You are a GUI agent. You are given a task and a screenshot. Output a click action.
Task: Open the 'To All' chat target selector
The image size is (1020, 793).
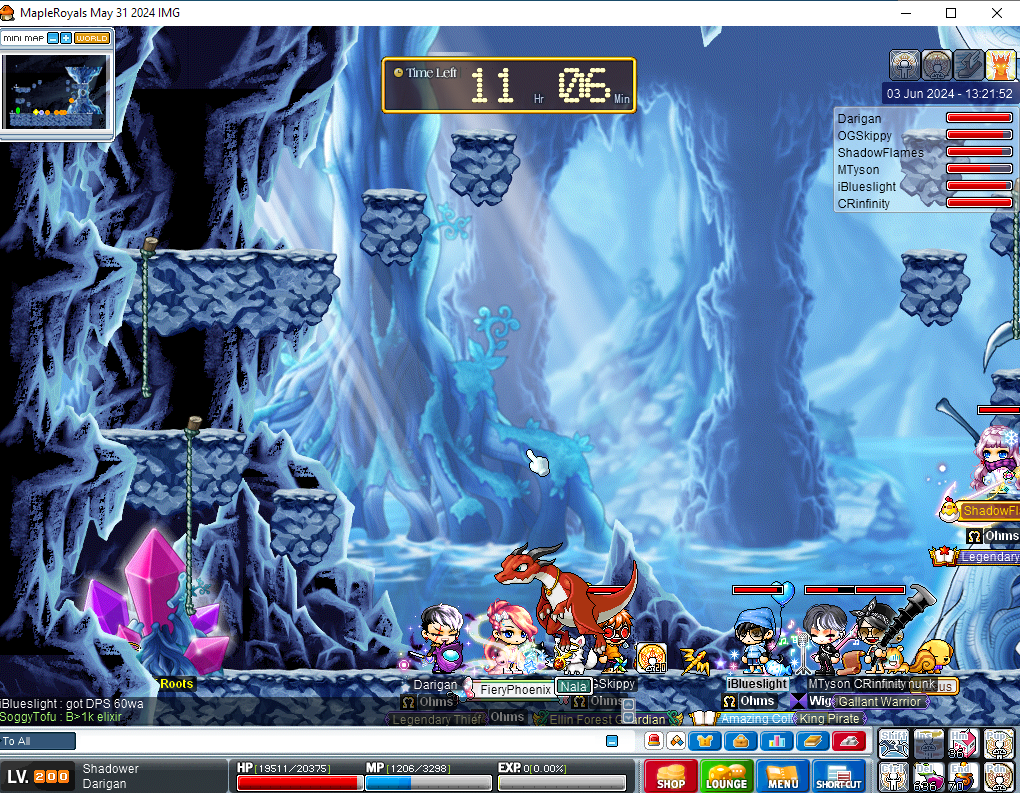point(38,741)
